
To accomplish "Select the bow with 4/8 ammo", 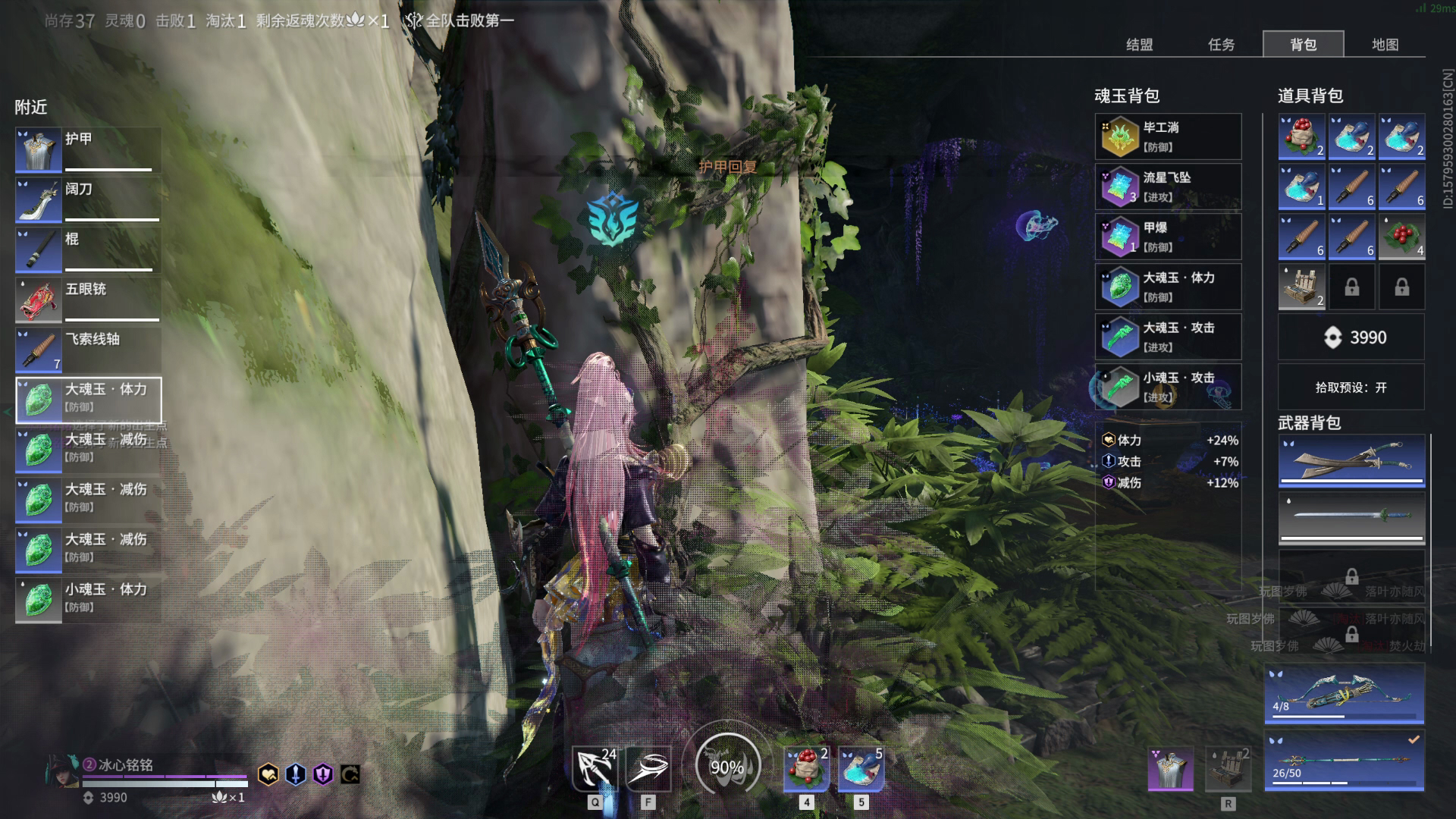I will pyautogui.click(x=1344, y=694).
